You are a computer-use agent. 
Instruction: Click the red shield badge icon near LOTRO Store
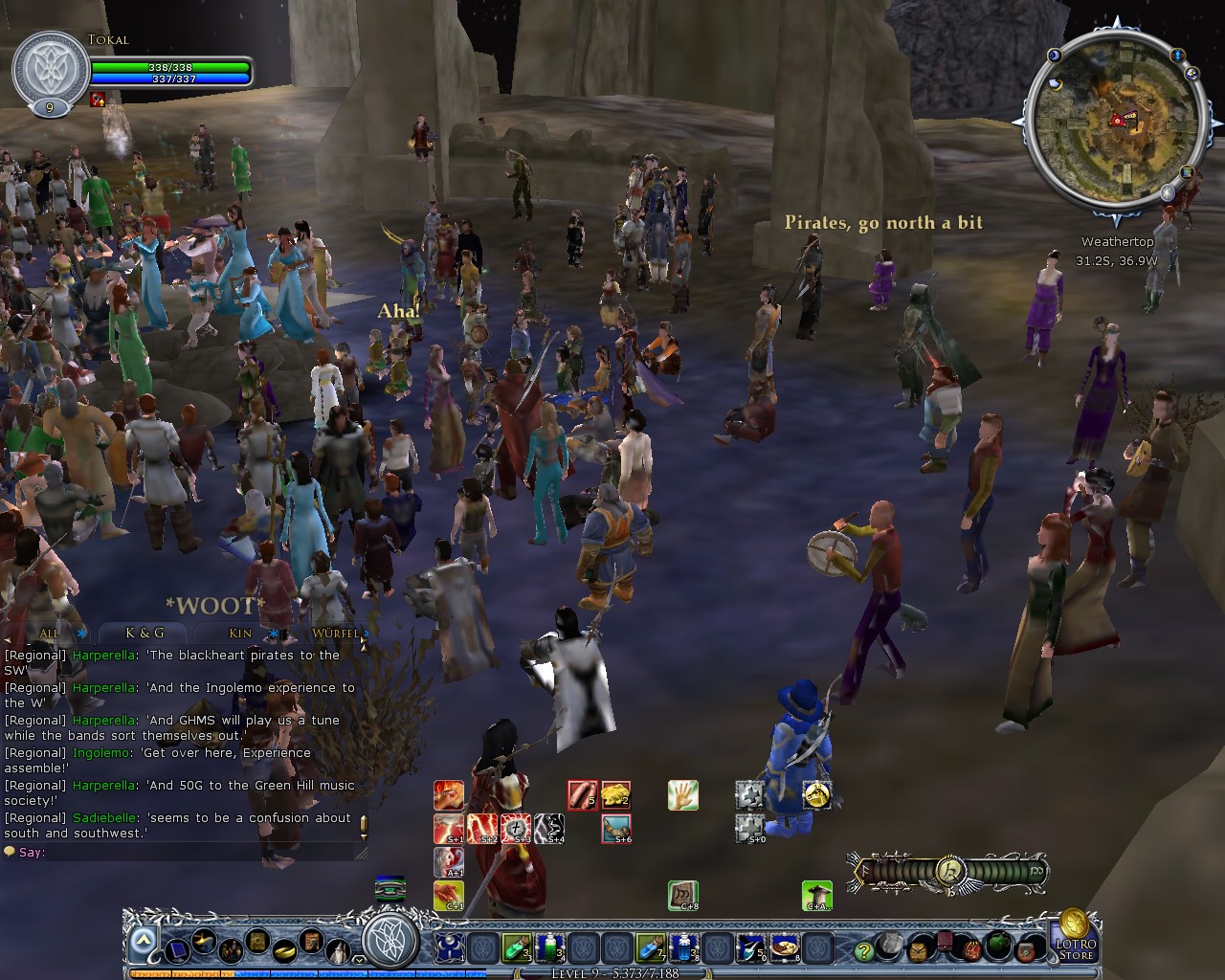point(1027,950)
